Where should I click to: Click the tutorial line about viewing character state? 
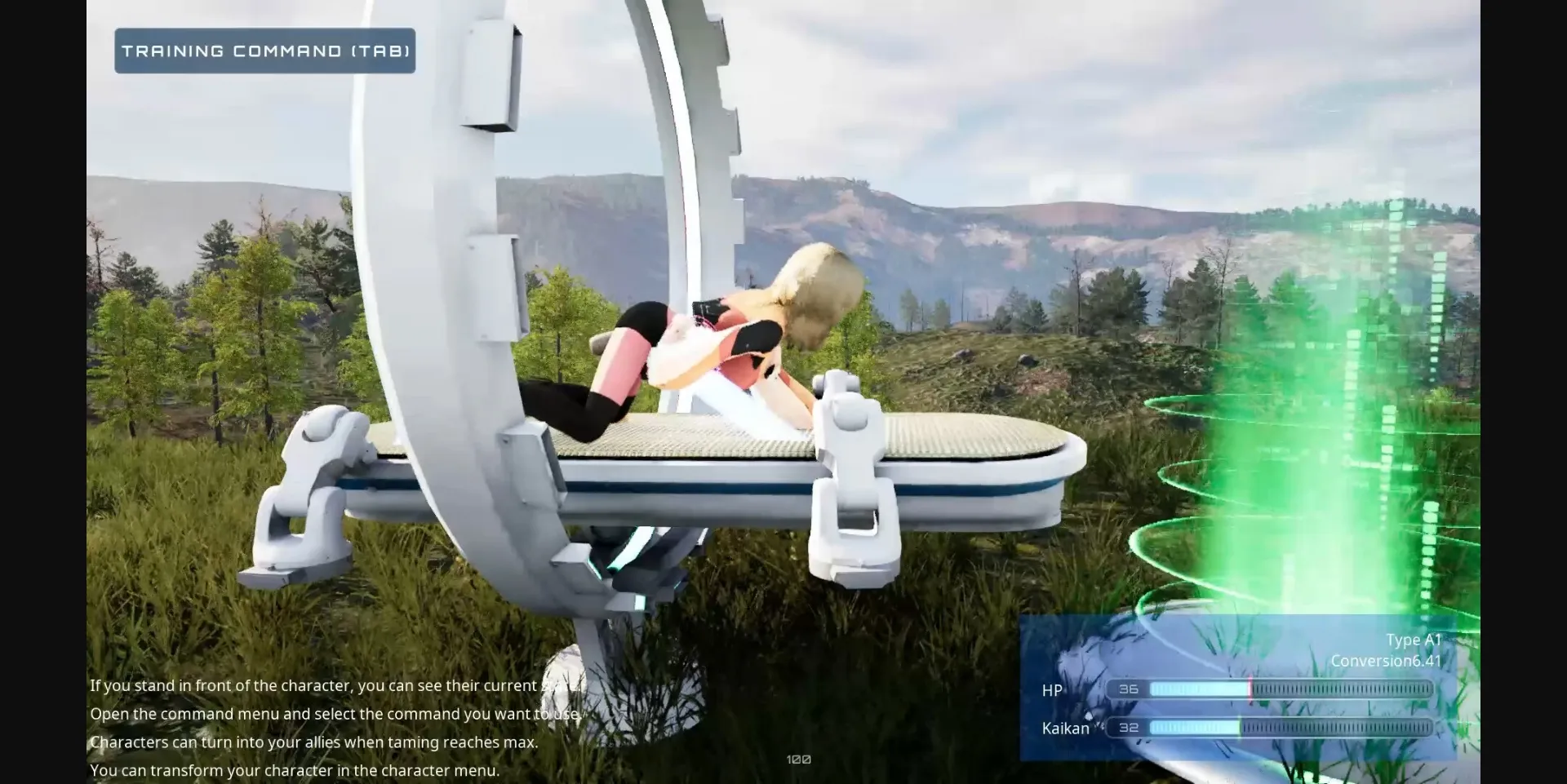click(335, 685)
